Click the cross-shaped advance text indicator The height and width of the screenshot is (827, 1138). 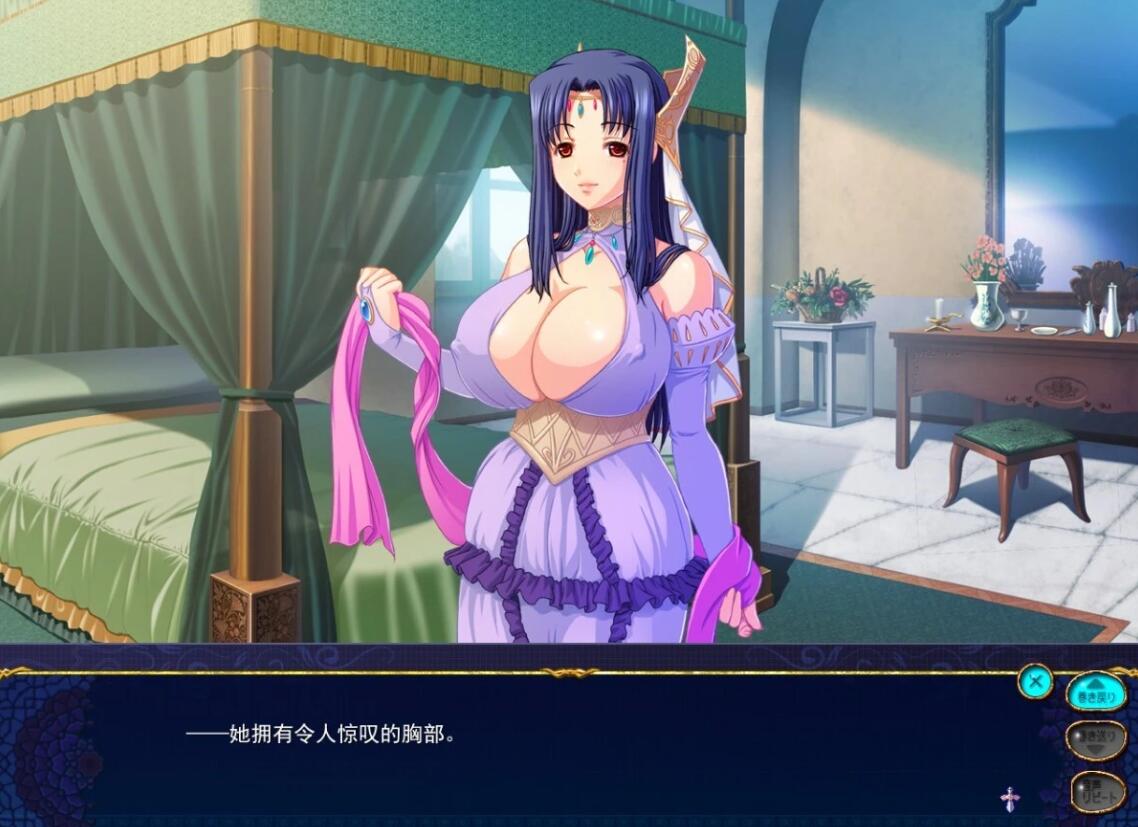[x=1010, y=798]
